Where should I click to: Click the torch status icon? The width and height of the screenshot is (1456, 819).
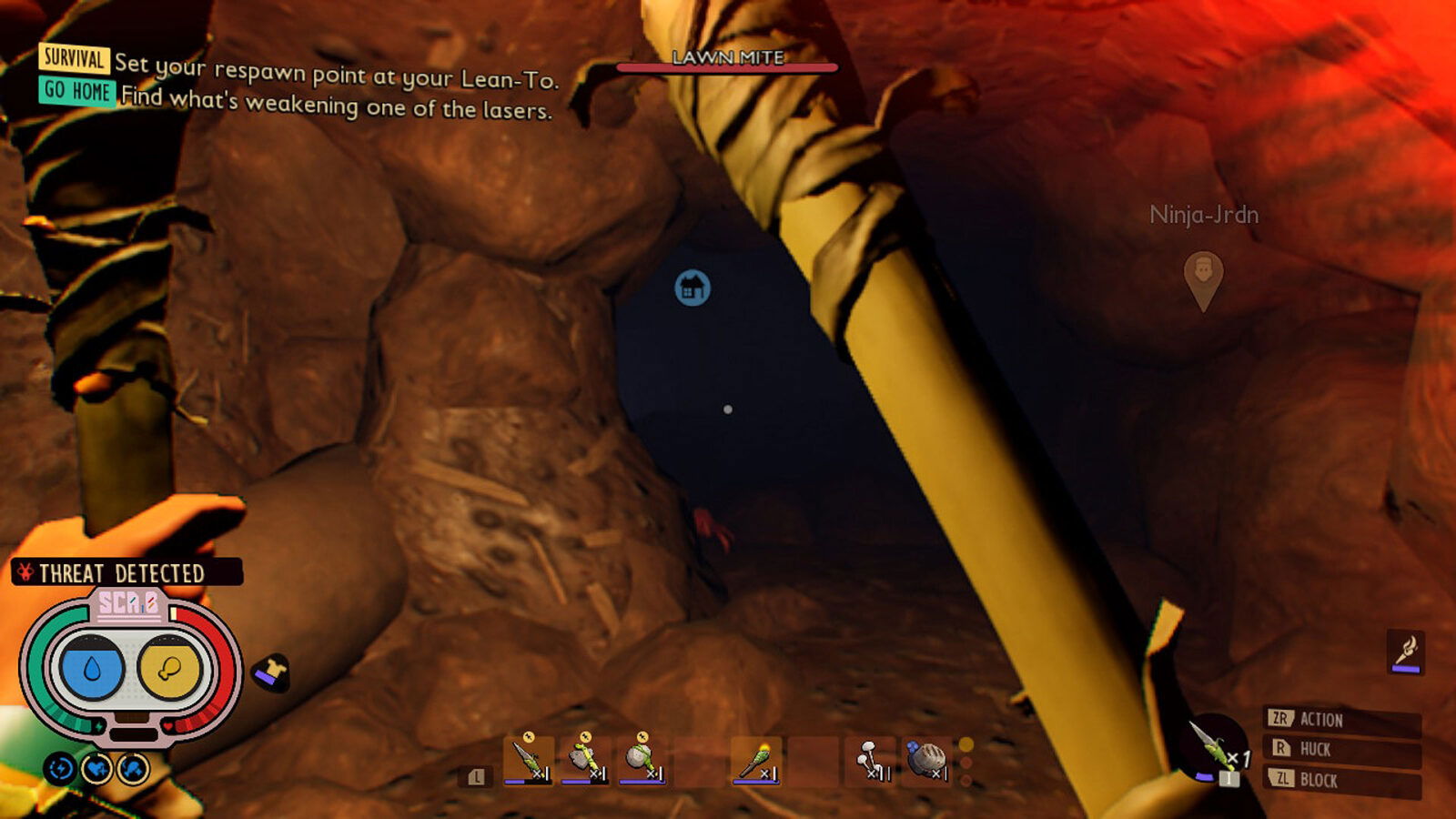(x=1406, y=652)
